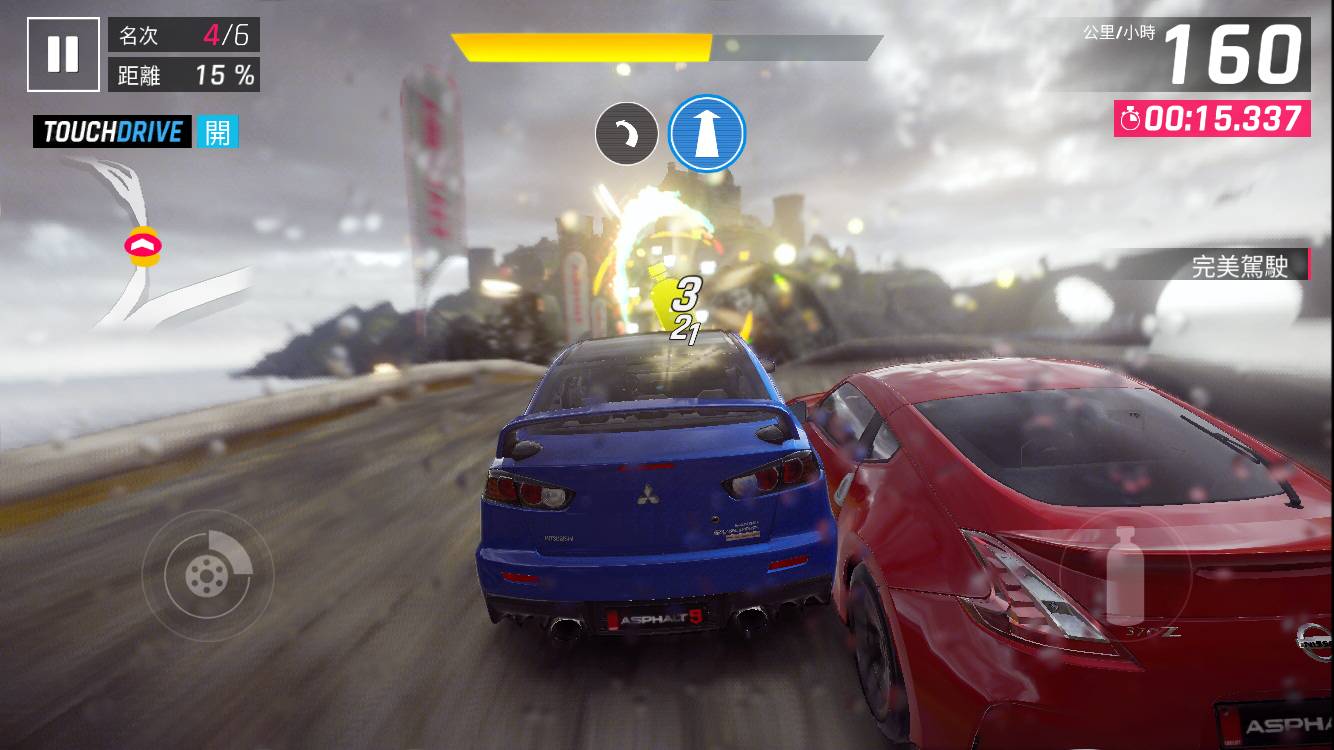The image size is (1334, 750).
Task: Activate the nitro bottle boost
Action: tap(1125, 574)
